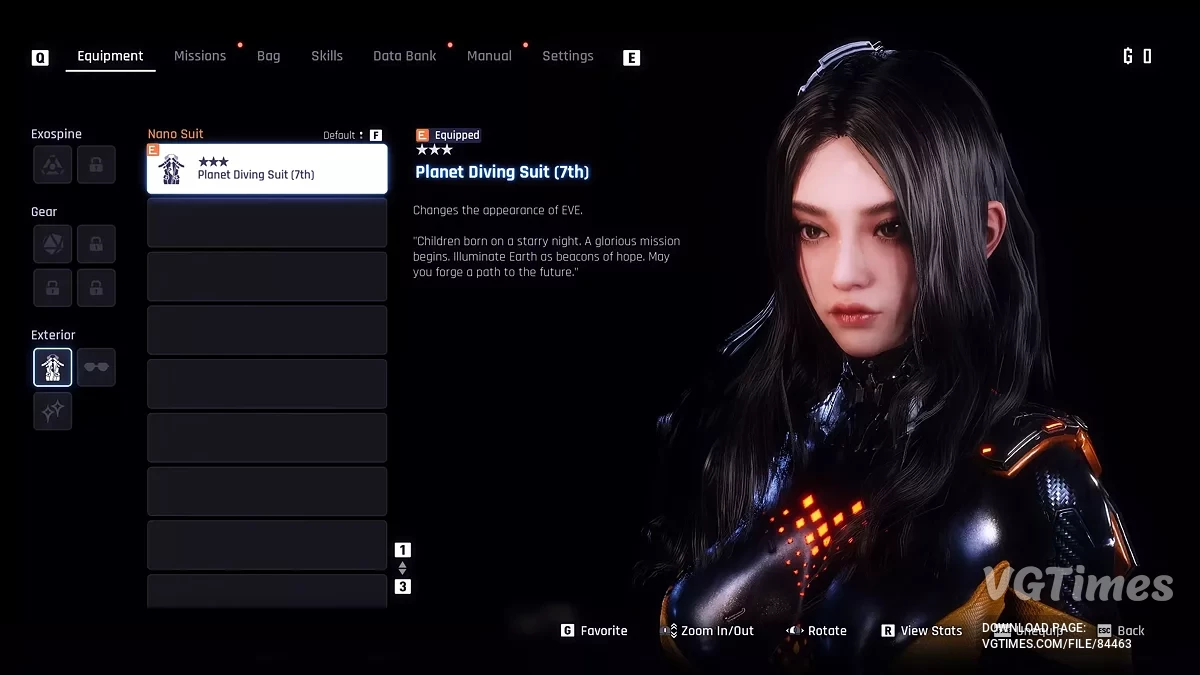Select the Planet Diving Suit (7th) row
Screen dimensions: 1200x675
click(267, 169)
